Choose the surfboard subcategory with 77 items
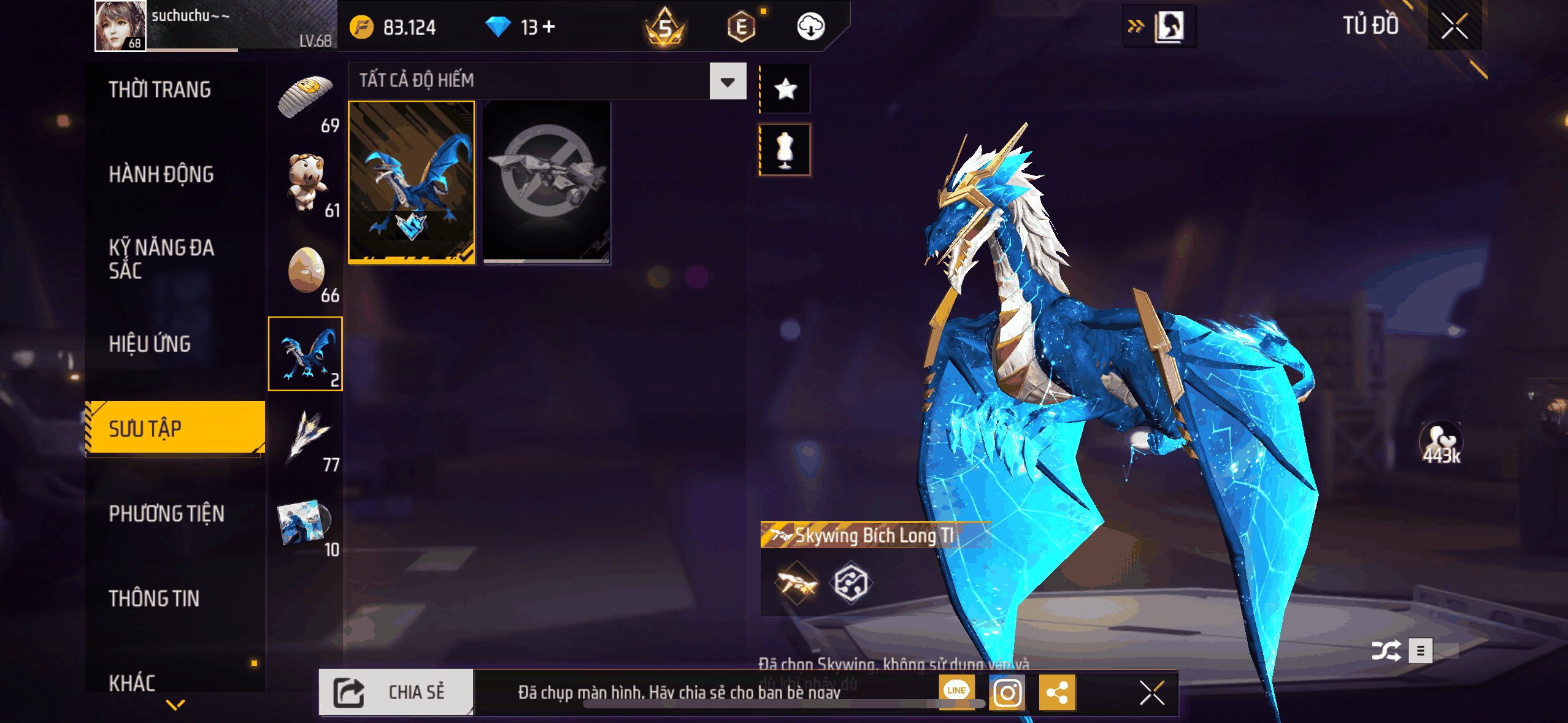 pos(306,438)
